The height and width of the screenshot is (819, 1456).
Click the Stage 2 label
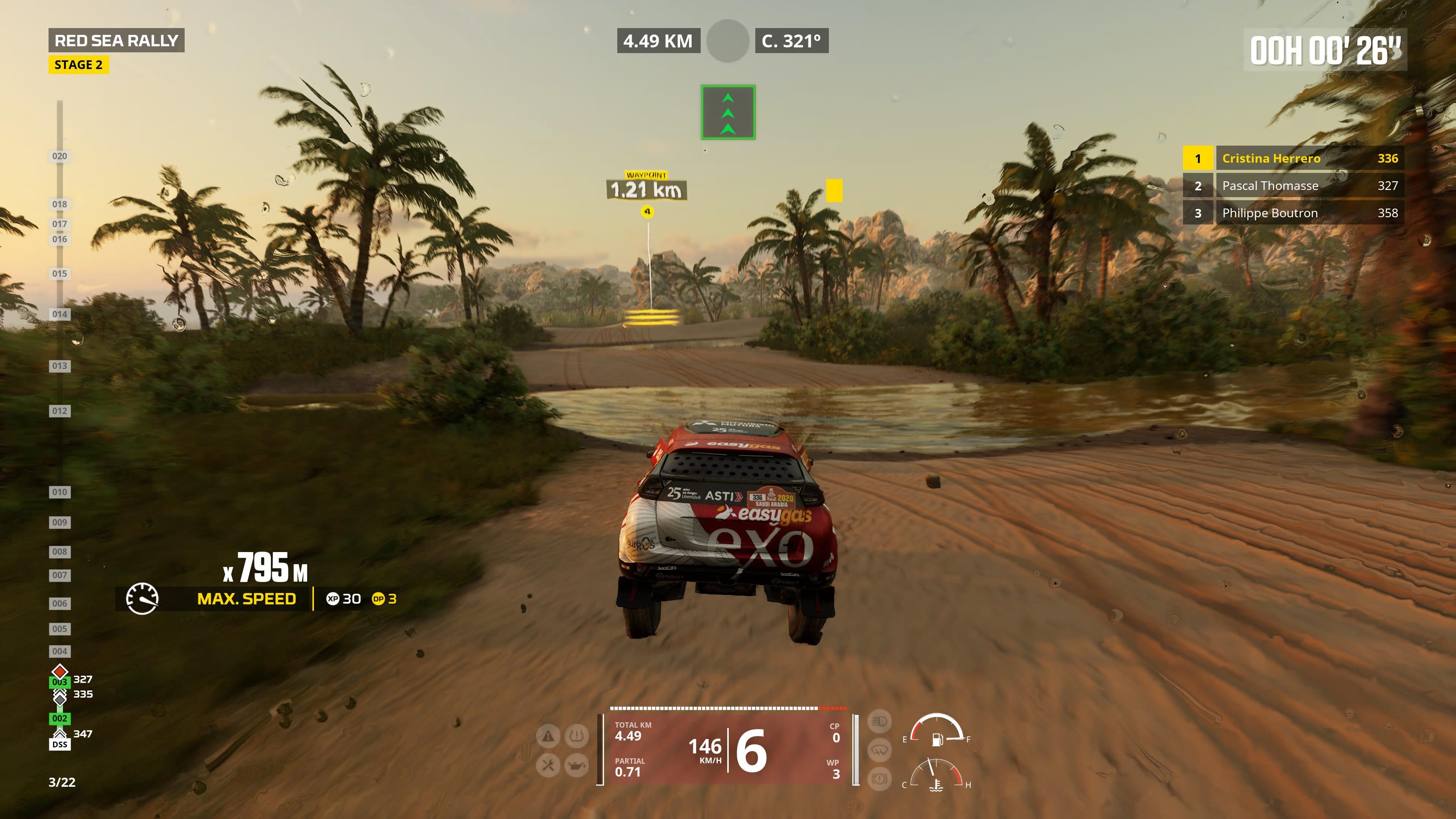click(78, 65)
